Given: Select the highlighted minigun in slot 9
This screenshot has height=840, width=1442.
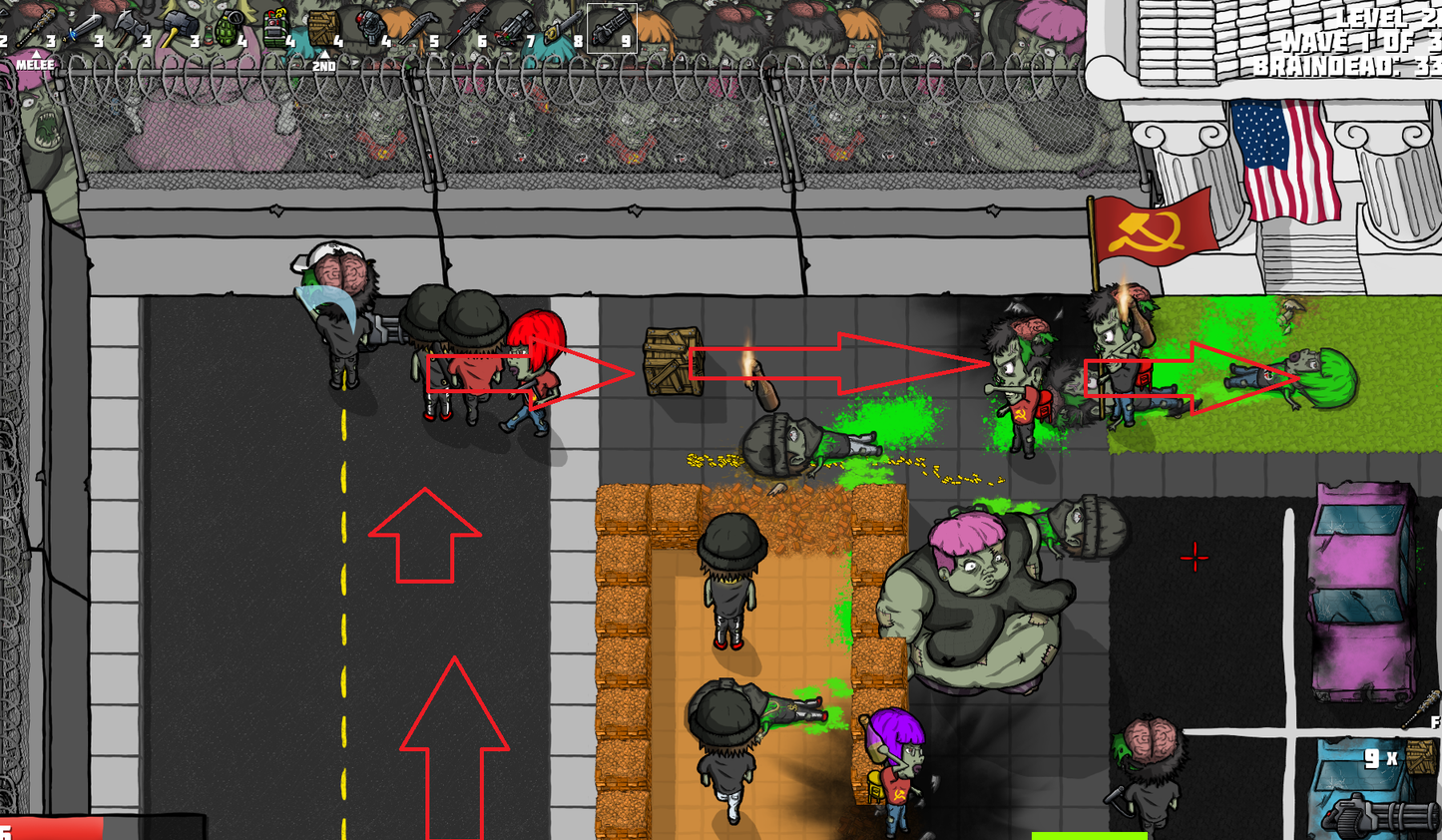Looking at the screenshot, I should (611, 25).
